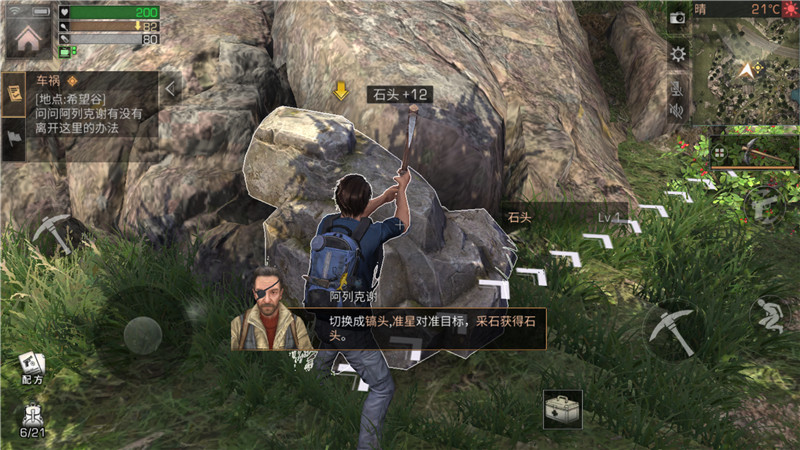Toggle the microphone mute icon

pos(677,87)
